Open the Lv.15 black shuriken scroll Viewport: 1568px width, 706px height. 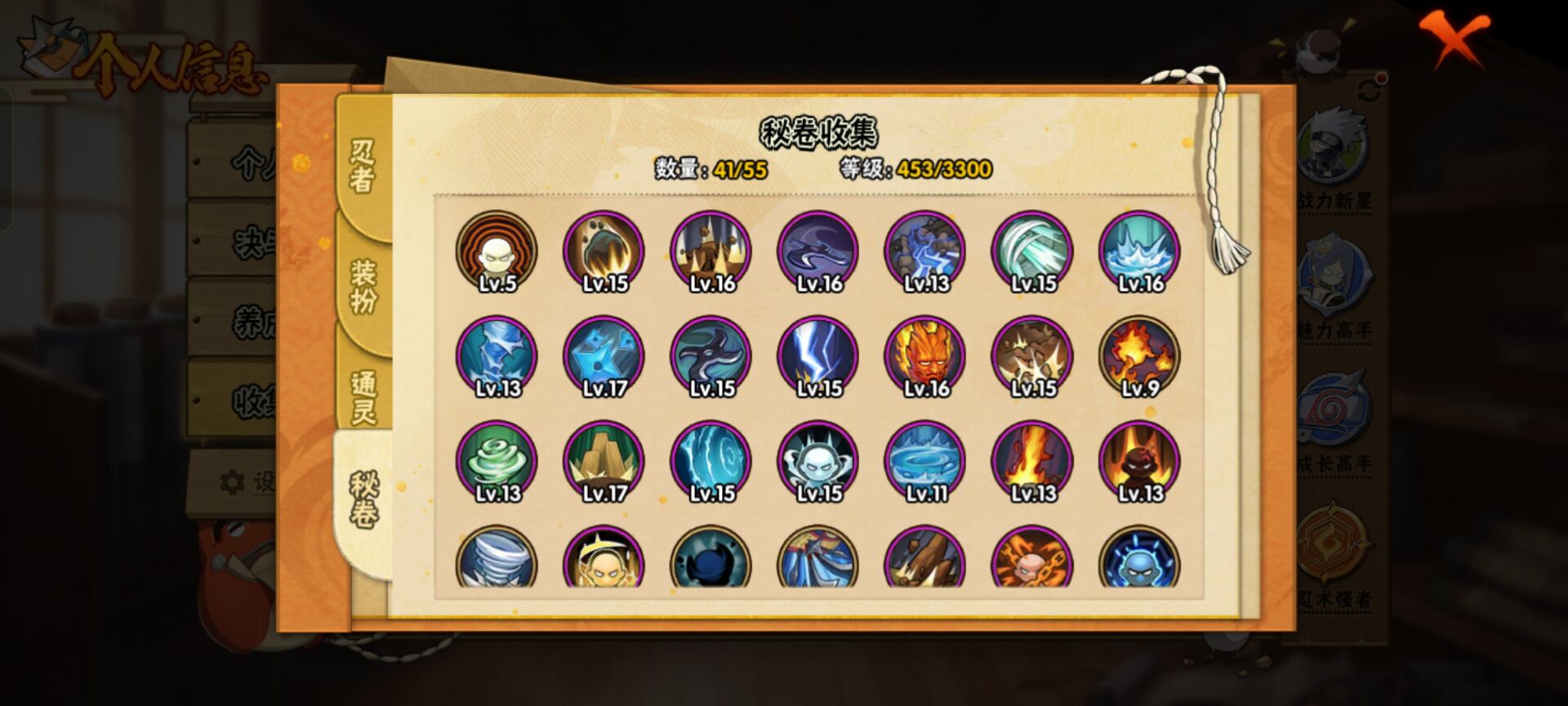[x=710, y=357]
